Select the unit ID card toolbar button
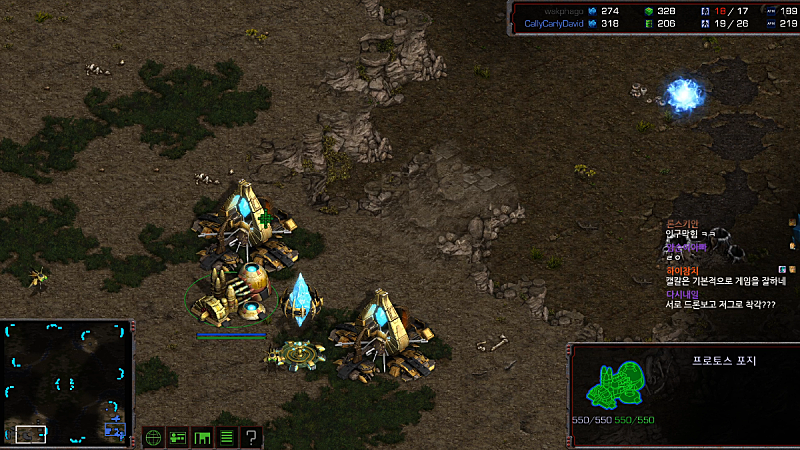This screenshot has height=450, width=800. [x=178, y=437]
